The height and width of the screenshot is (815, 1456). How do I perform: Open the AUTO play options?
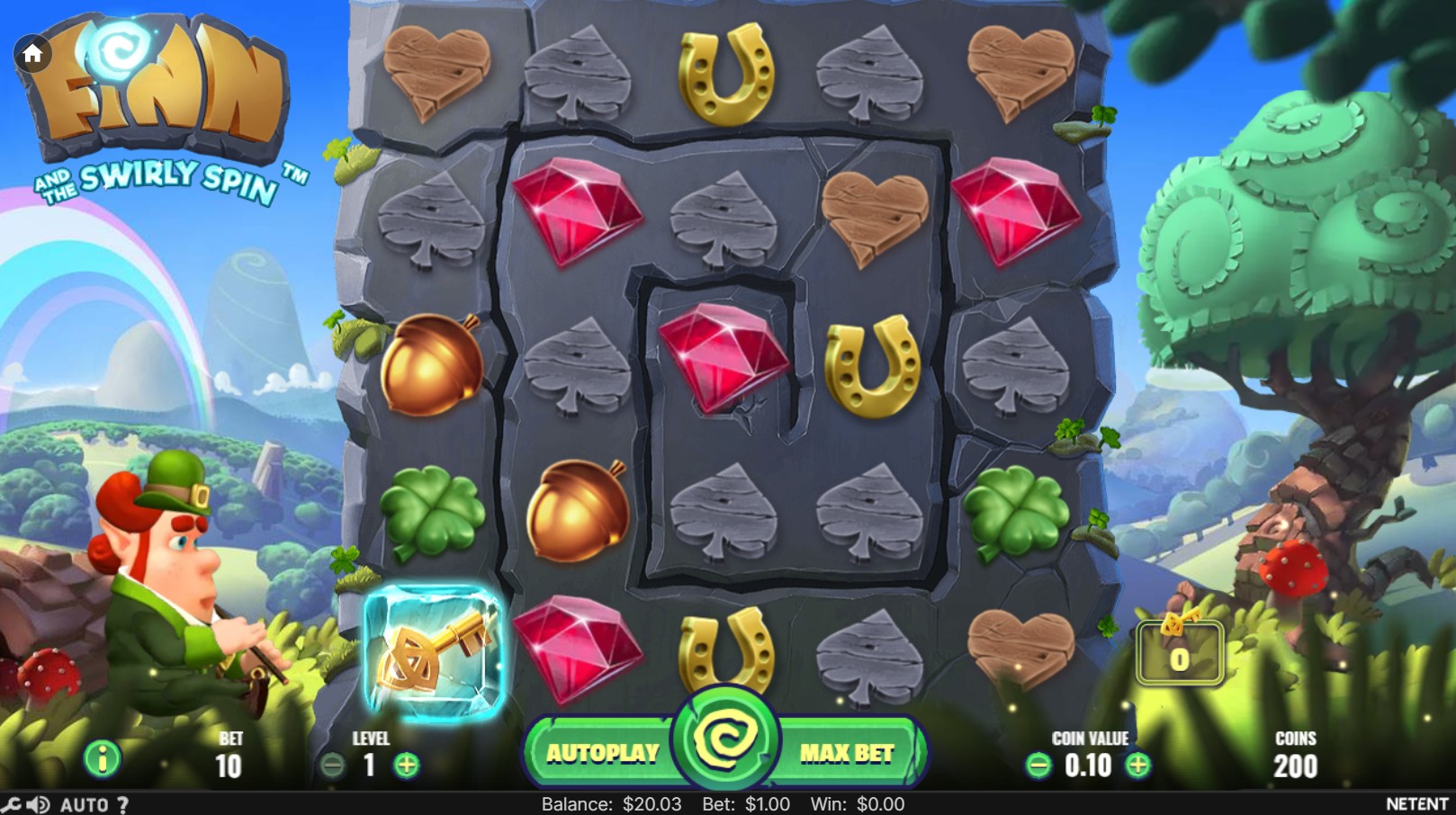tap(84, 804)
